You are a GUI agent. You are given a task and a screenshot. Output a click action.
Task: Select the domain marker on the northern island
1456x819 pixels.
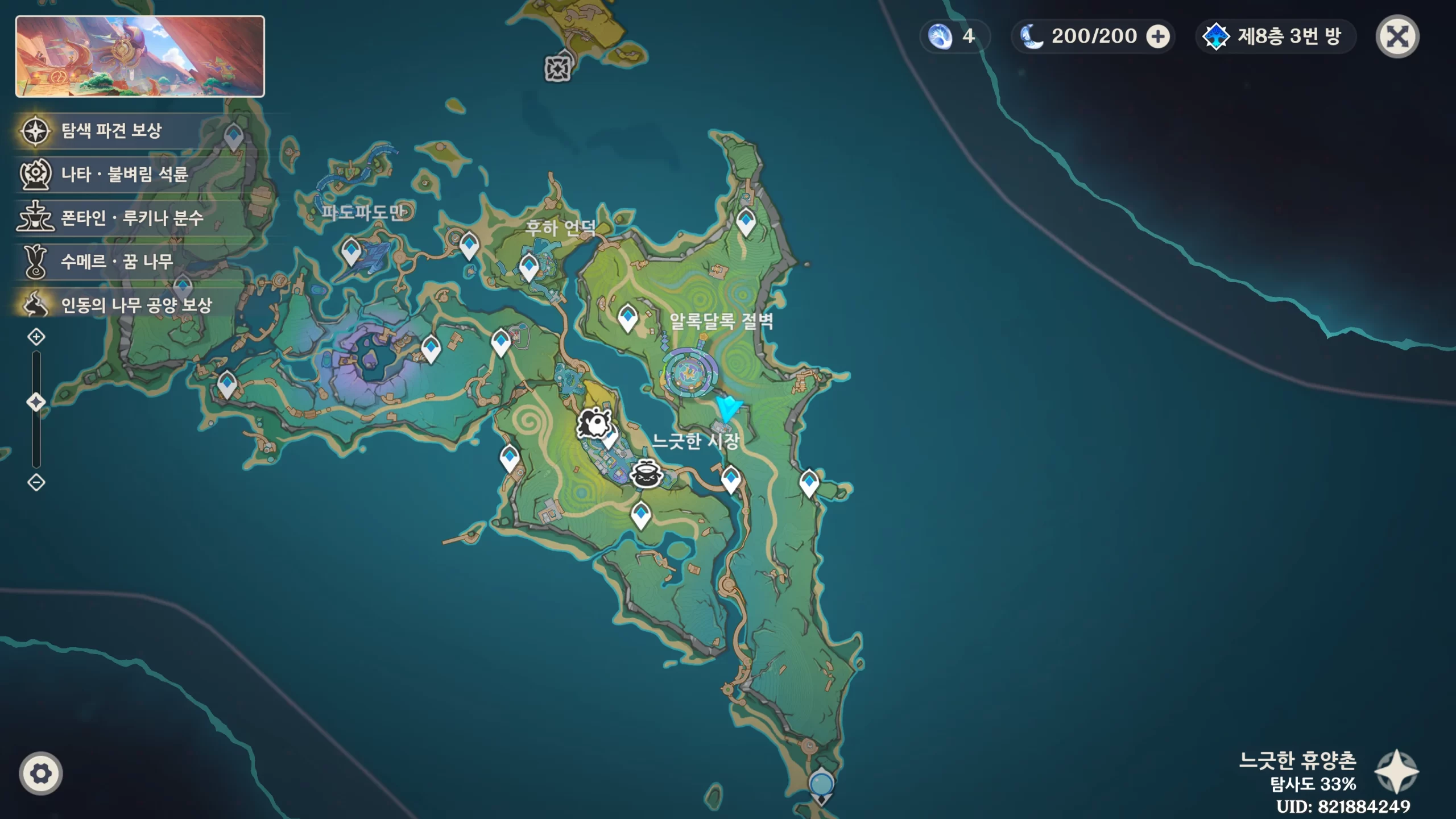[x=557, y=69]
